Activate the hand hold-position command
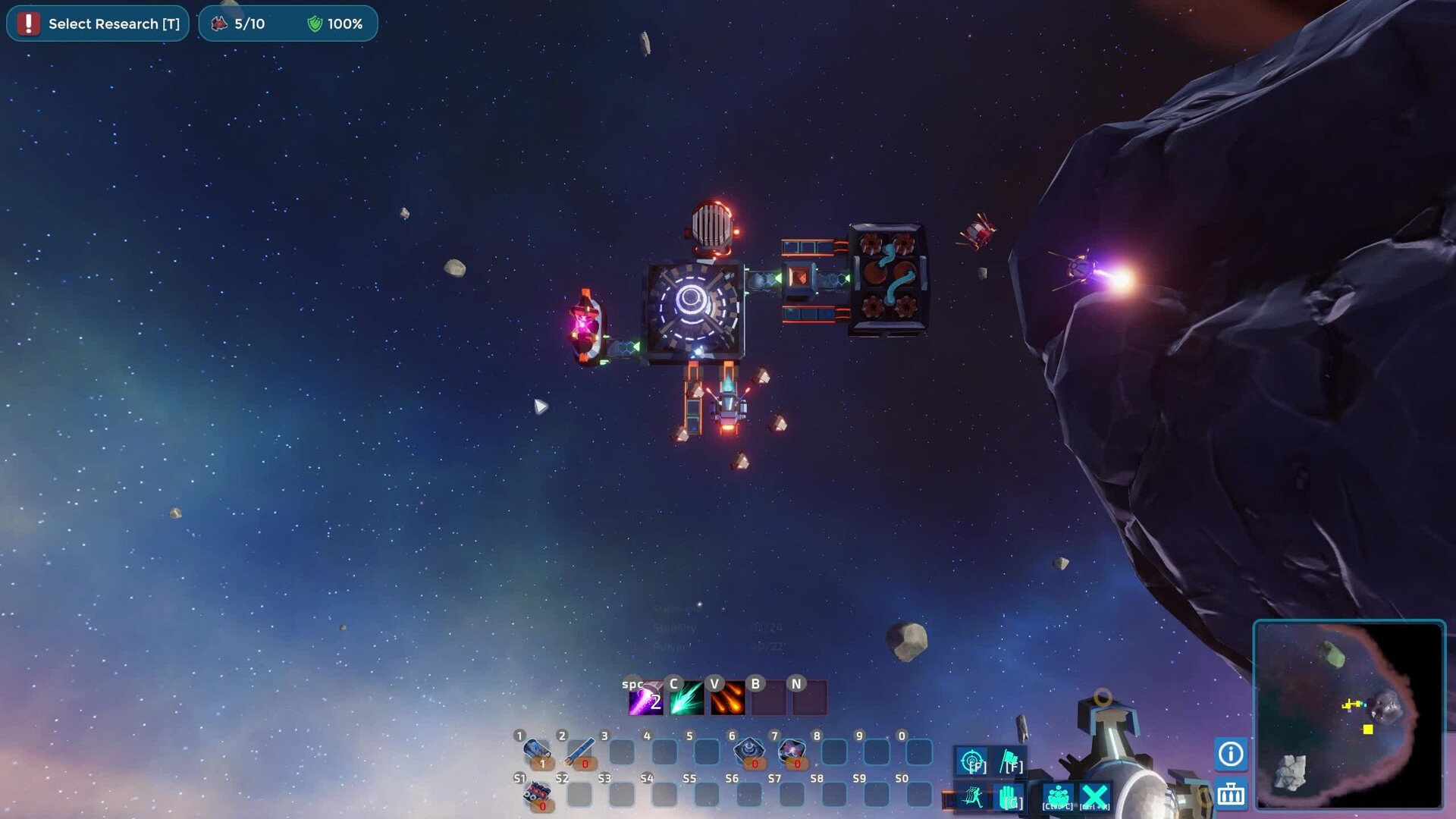 point(1011,797)
